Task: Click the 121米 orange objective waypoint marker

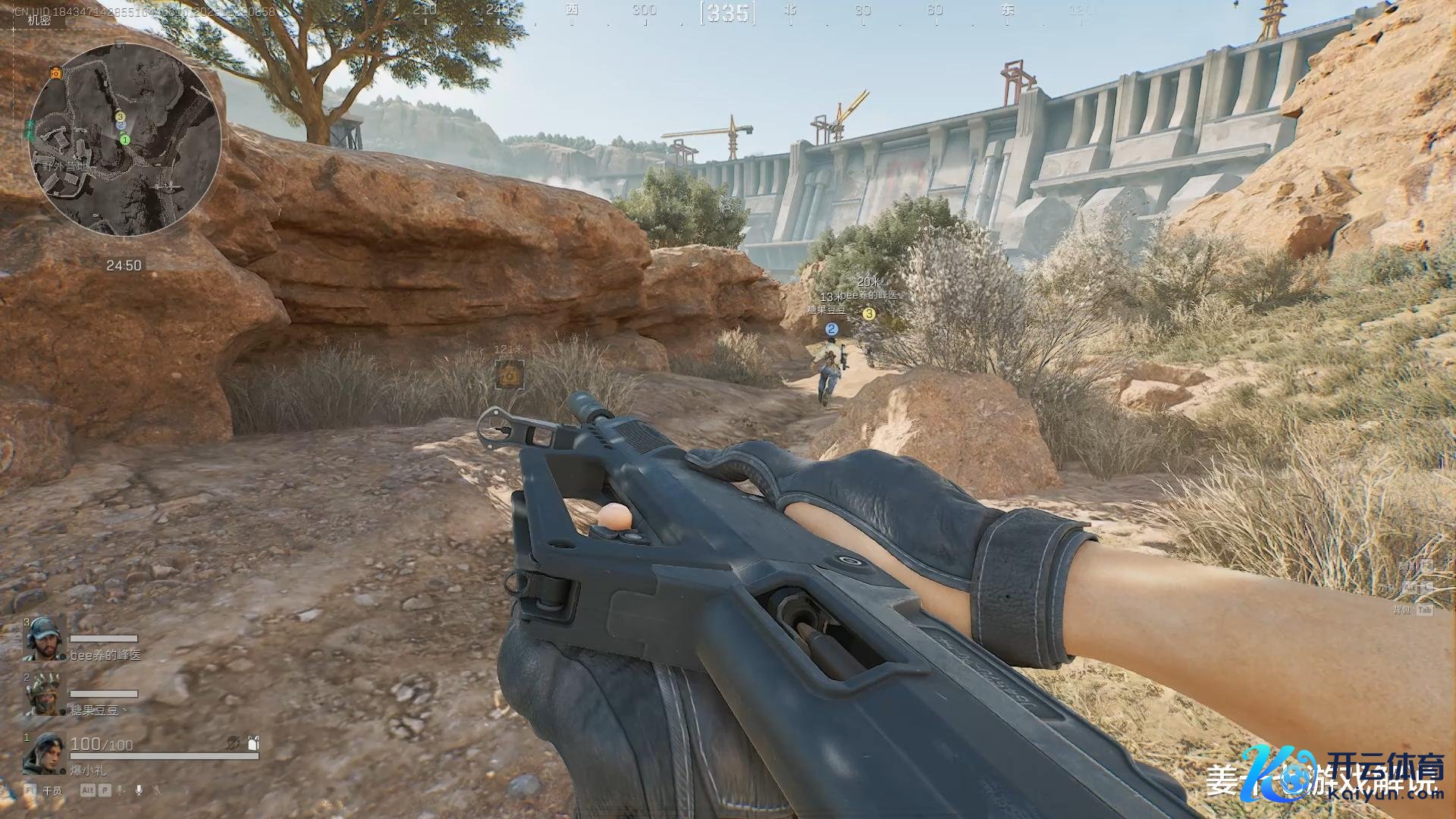Action: [509, 375]
